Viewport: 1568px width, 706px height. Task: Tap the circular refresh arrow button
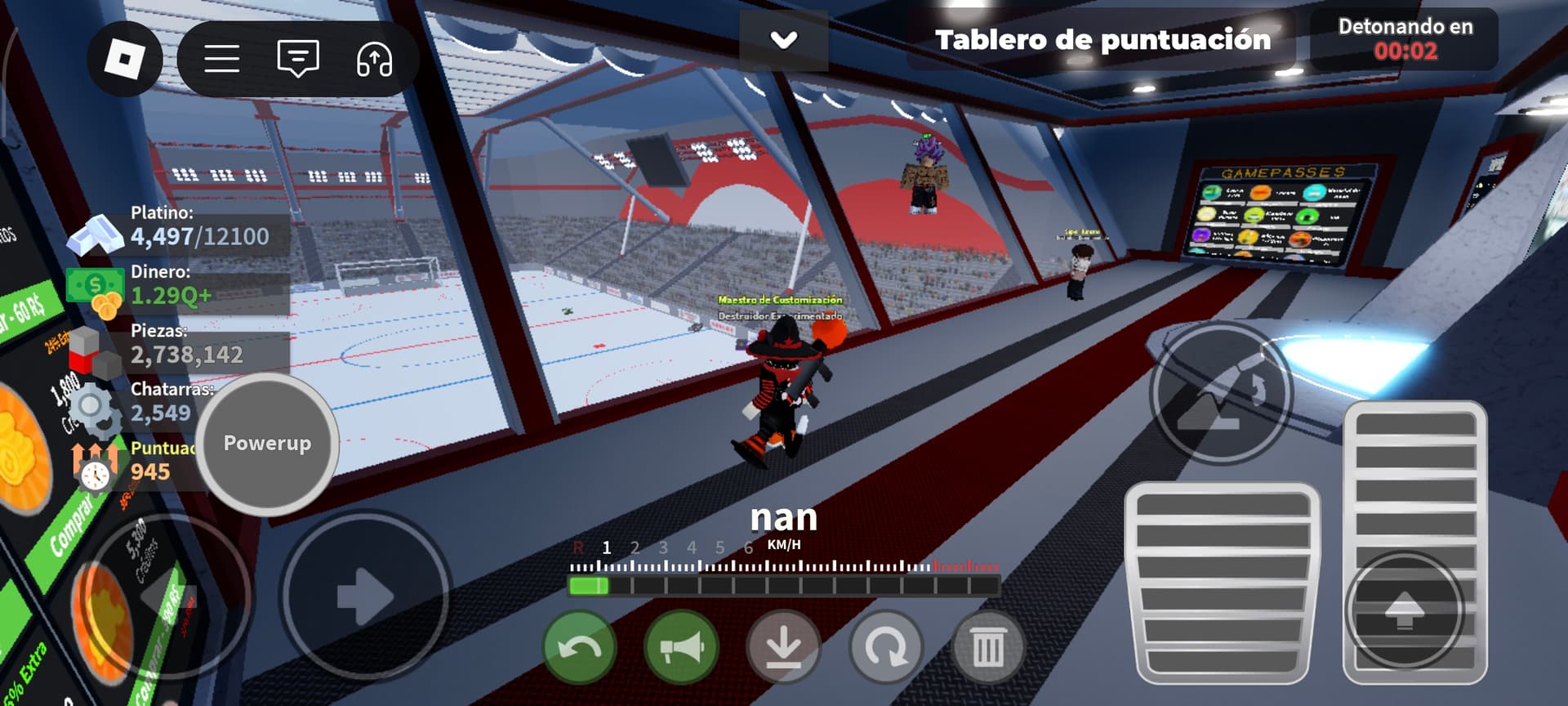[885, 648]
